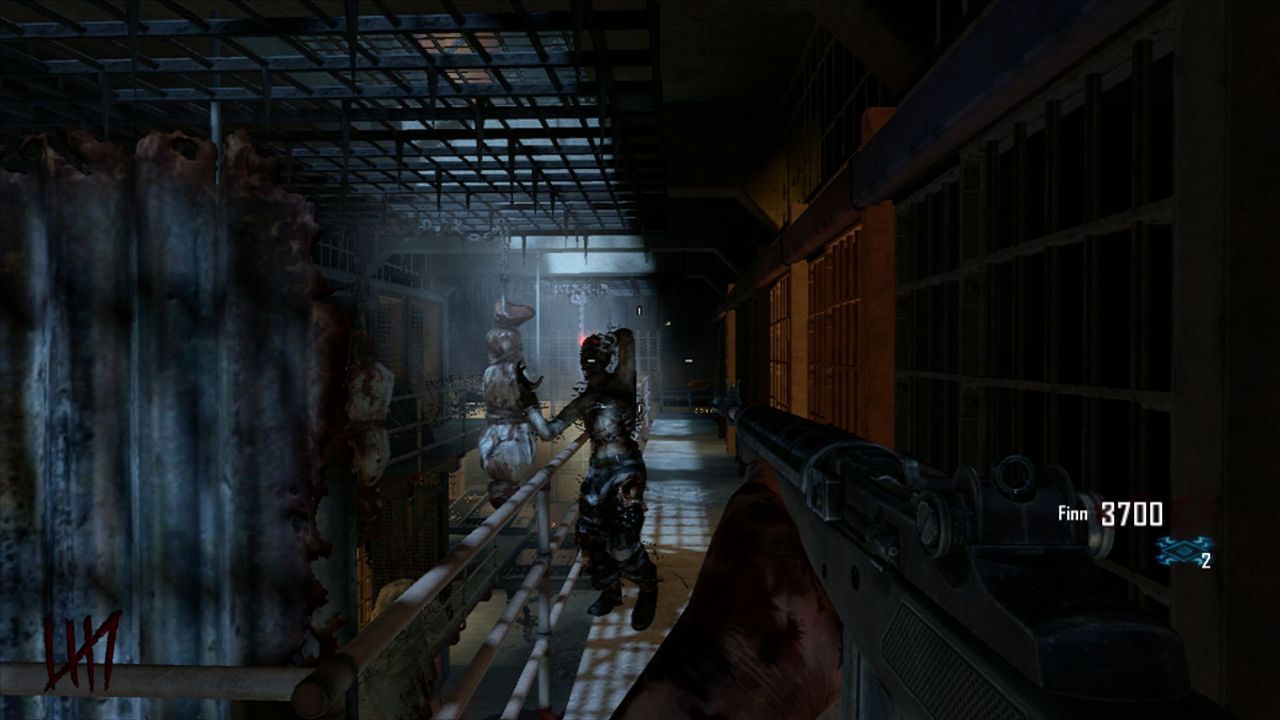Click the blue Afterlife icon

pyautogui.click(x=1177, y=550)
